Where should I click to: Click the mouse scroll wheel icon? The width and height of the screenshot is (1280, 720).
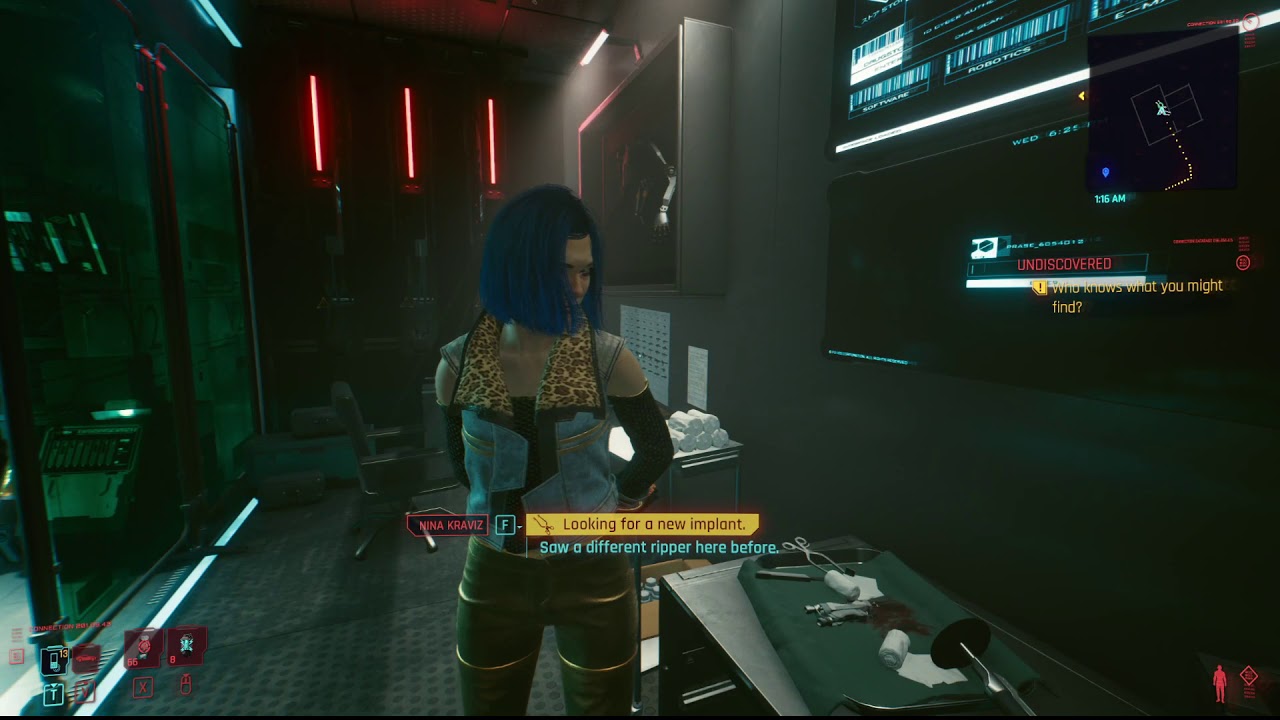185,686
